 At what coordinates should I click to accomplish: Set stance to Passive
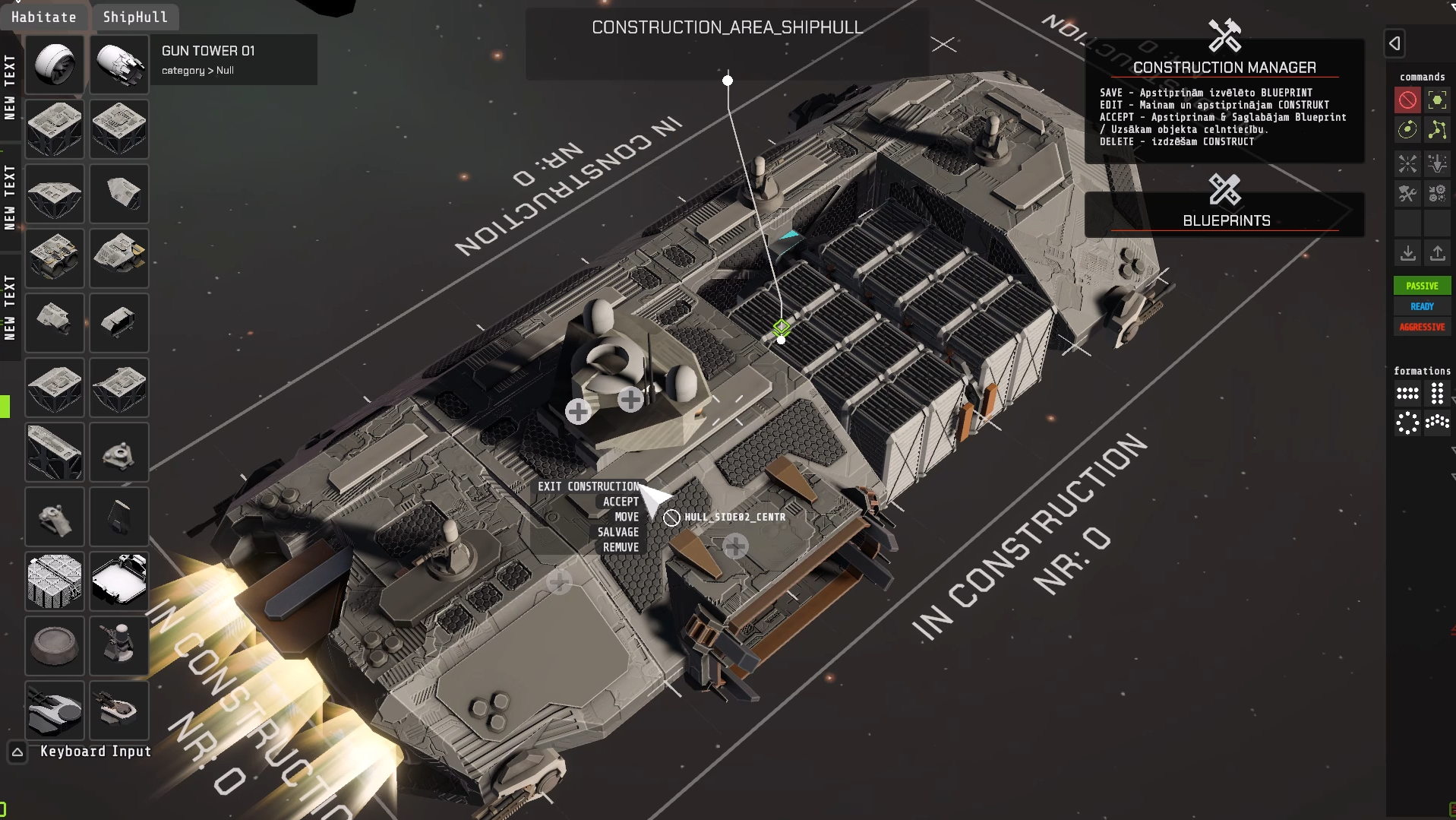[x=1422, y=286]
